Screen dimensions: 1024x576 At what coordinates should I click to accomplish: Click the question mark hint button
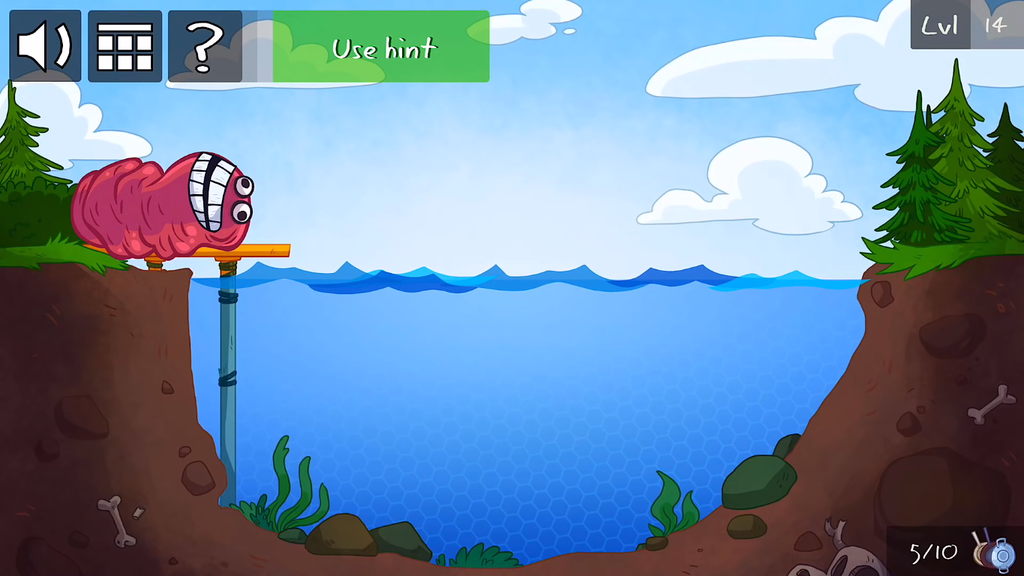tap(204, 46)
